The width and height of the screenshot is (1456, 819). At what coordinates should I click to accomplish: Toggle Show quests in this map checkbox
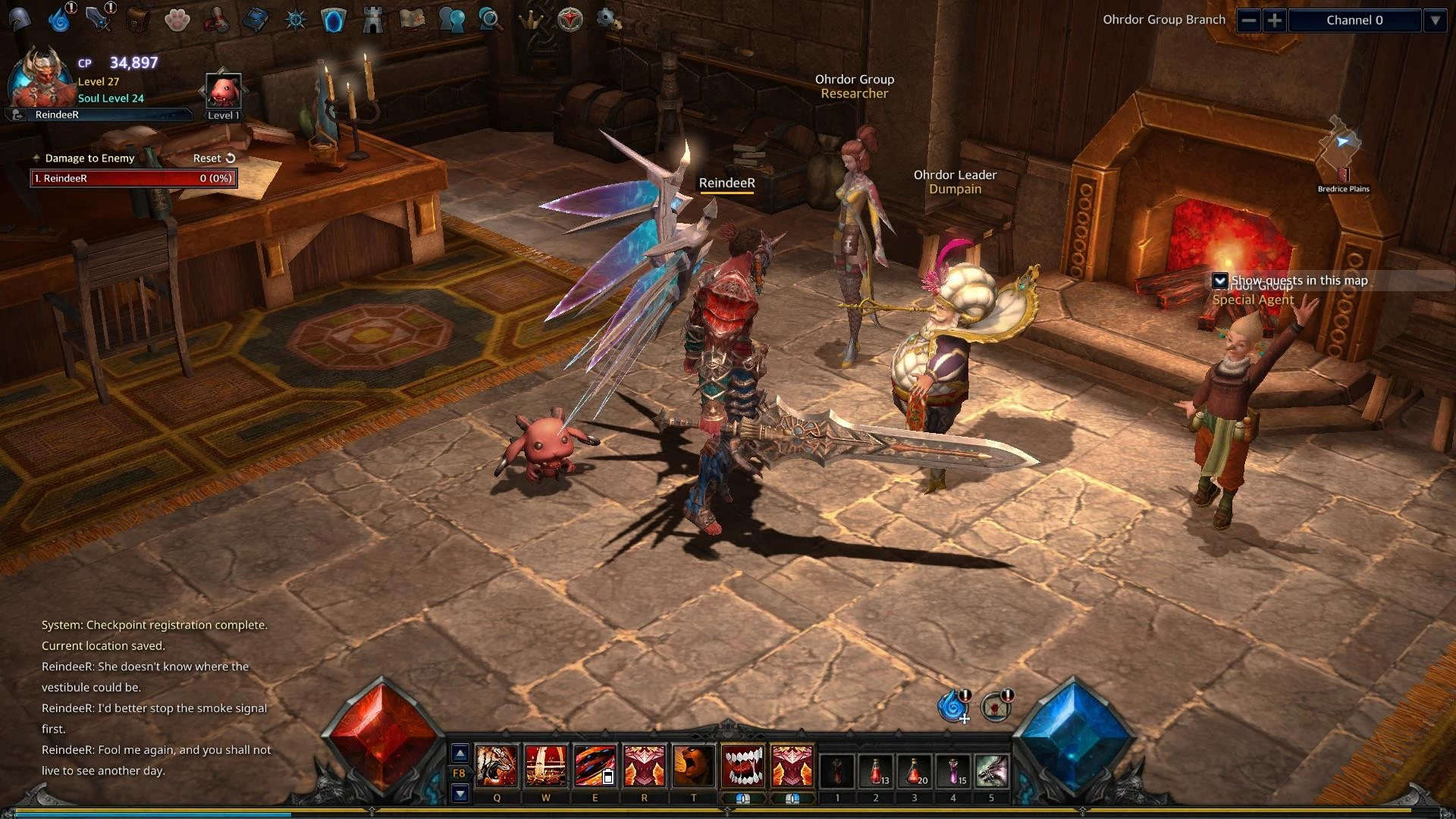(x=1219, y=281)
